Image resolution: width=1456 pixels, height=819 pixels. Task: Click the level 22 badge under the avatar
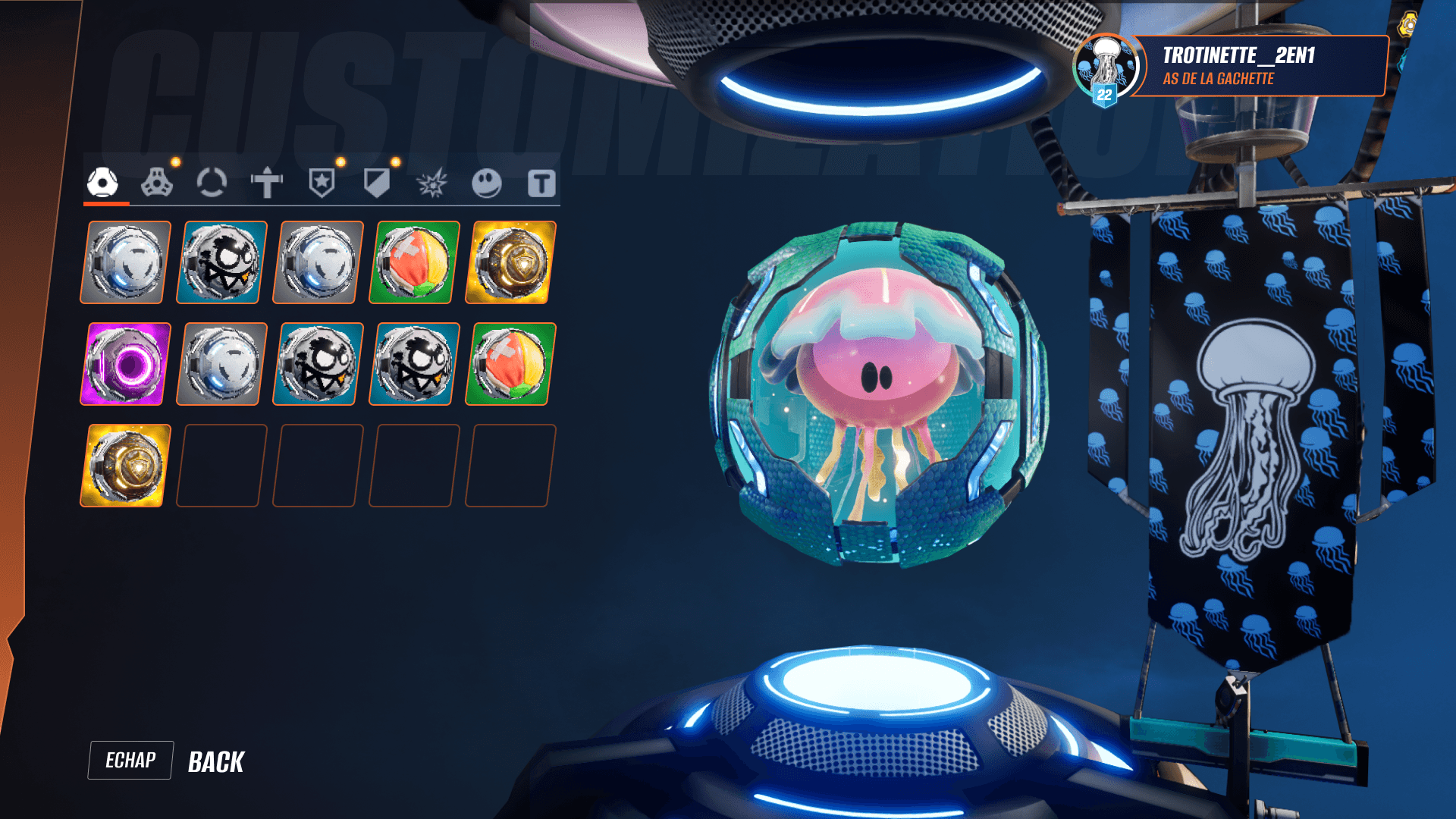(1105, 94)
